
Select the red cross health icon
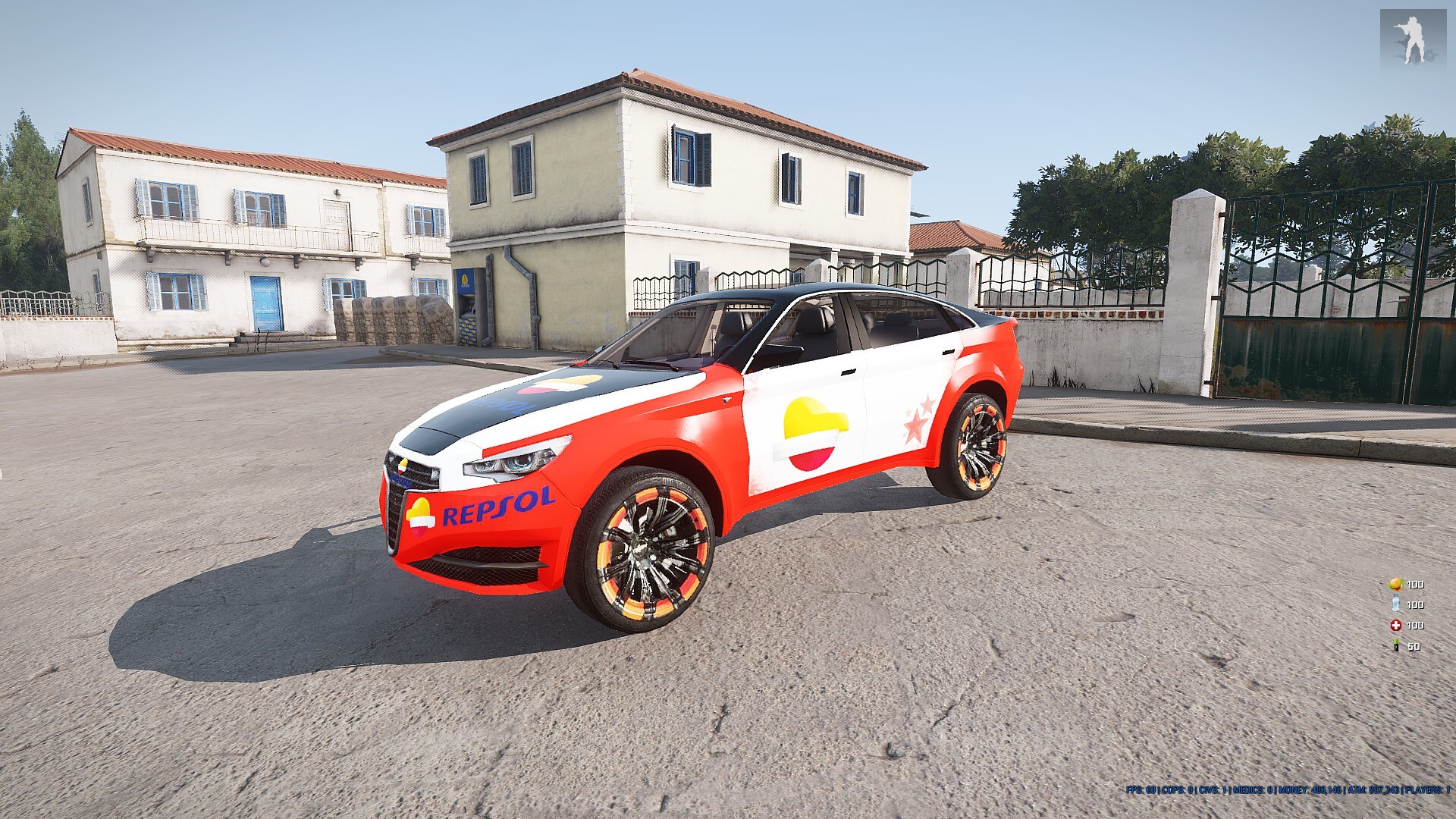(x=1395, y=626)
